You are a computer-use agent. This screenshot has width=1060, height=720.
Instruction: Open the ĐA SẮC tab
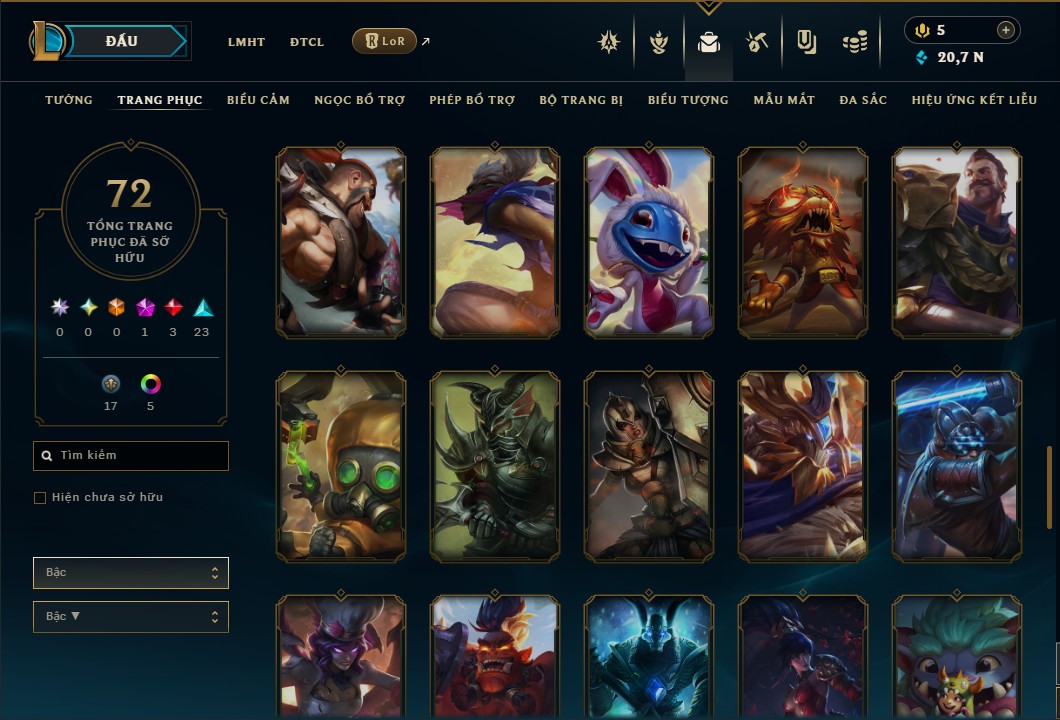tap(863, 100)
